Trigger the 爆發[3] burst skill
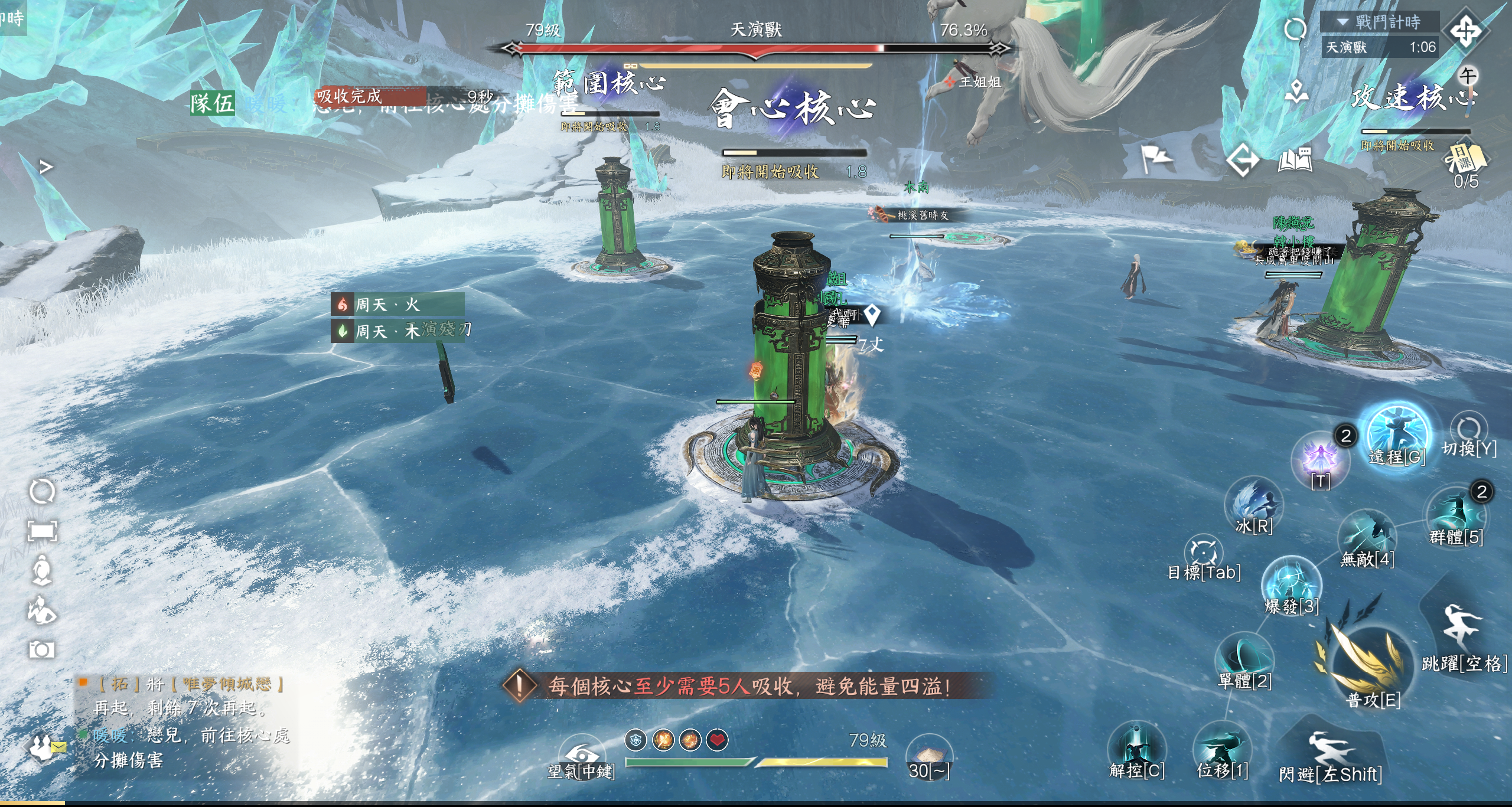The image size is (1512, 807). 1291,584
